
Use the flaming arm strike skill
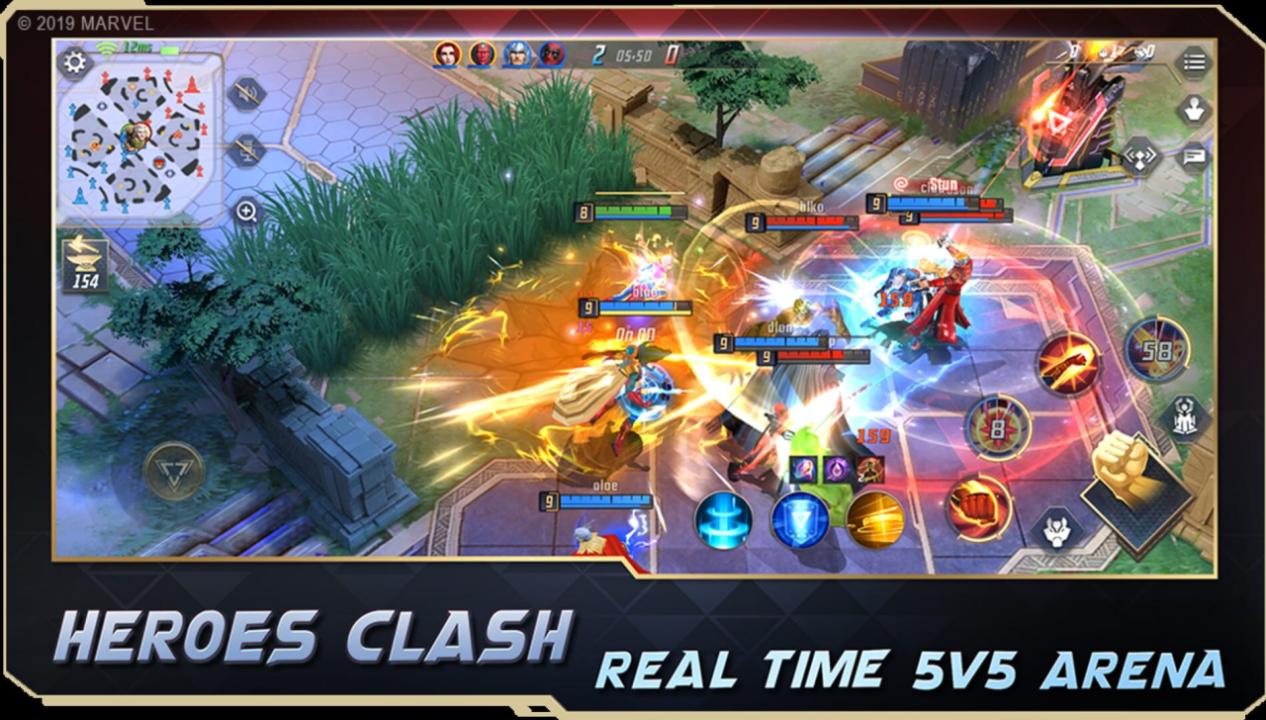[1068, 363]
